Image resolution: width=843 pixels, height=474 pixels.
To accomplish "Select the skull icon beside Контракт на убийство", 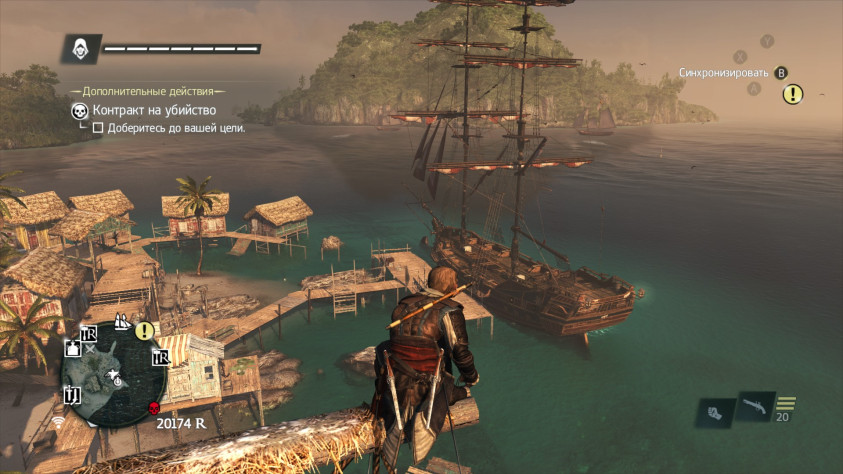I will pos(79,110).
